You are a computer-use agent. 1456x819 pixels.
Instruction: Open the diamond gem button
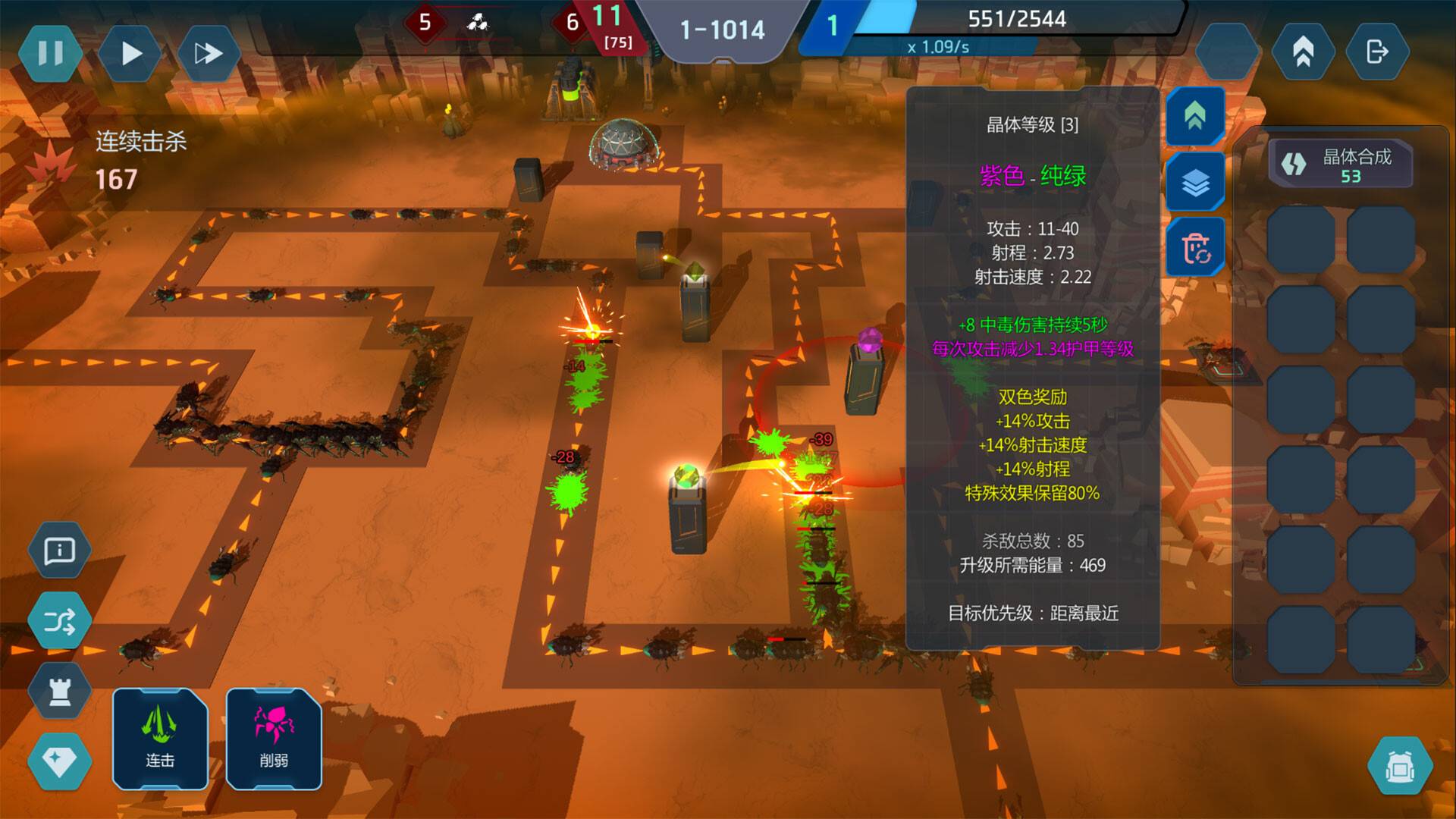click(59, 761)
